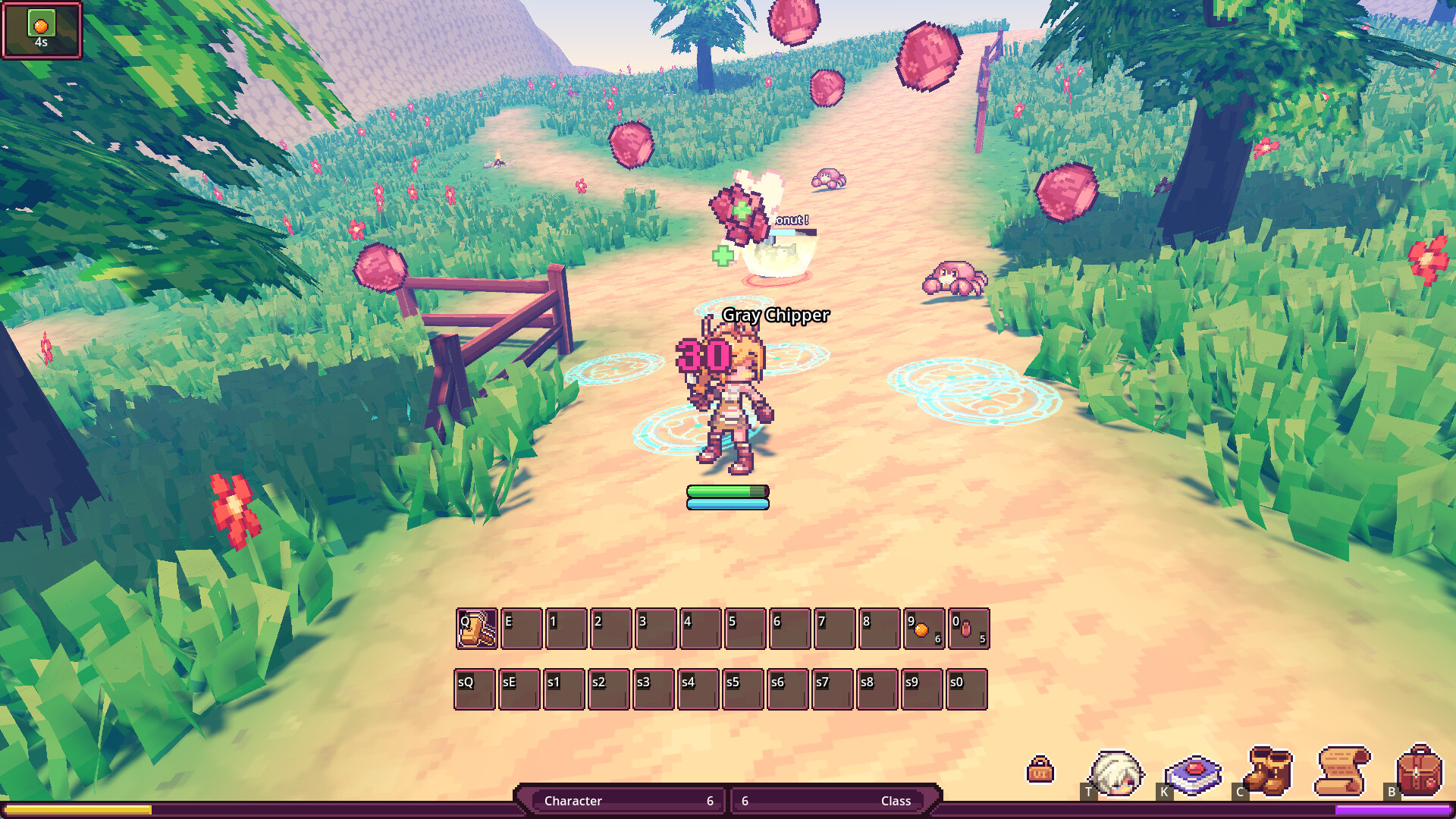The image size is (1456, 819).
Task: Select the hammer skill in slot Q
Action: point(475,628)
